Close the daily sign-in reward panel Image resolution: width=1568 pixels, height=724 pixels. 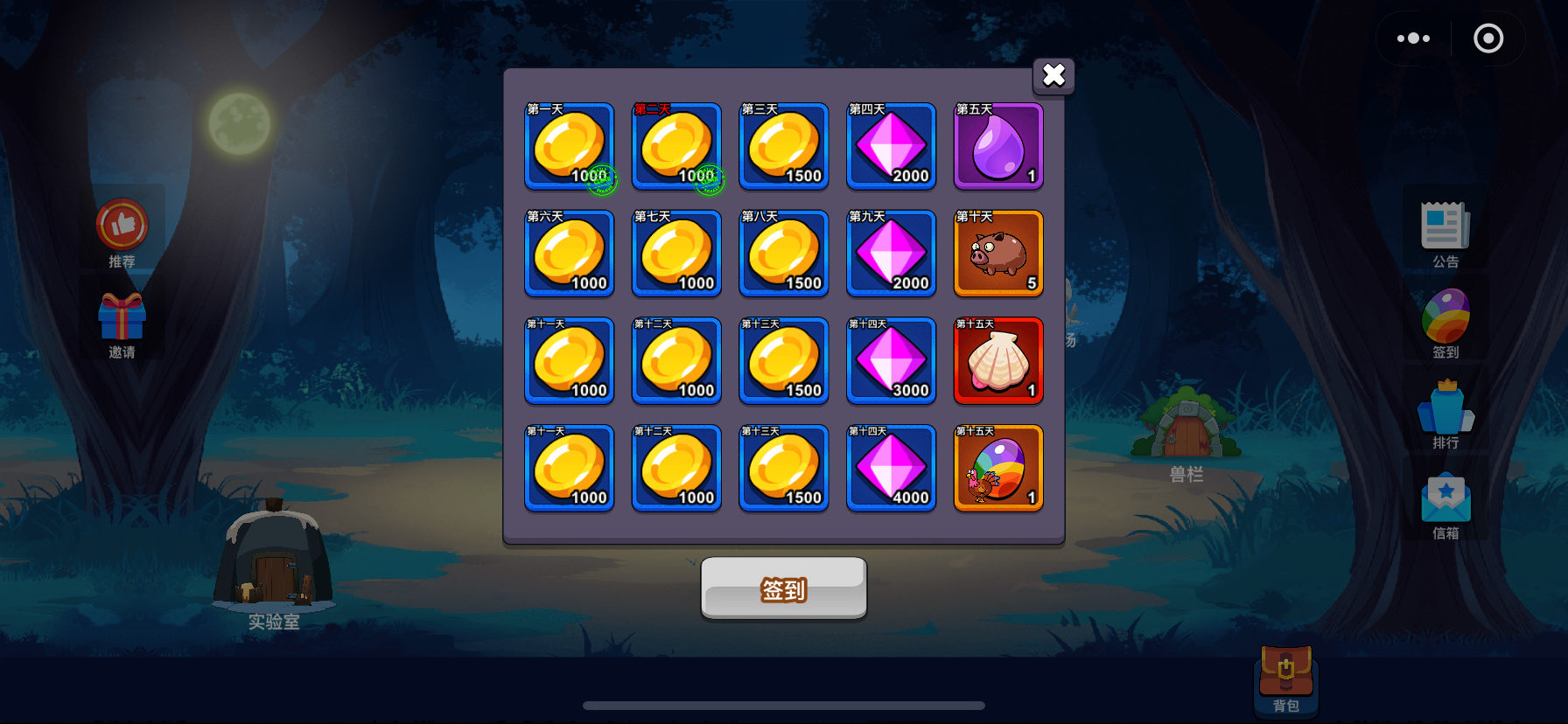1053,75
